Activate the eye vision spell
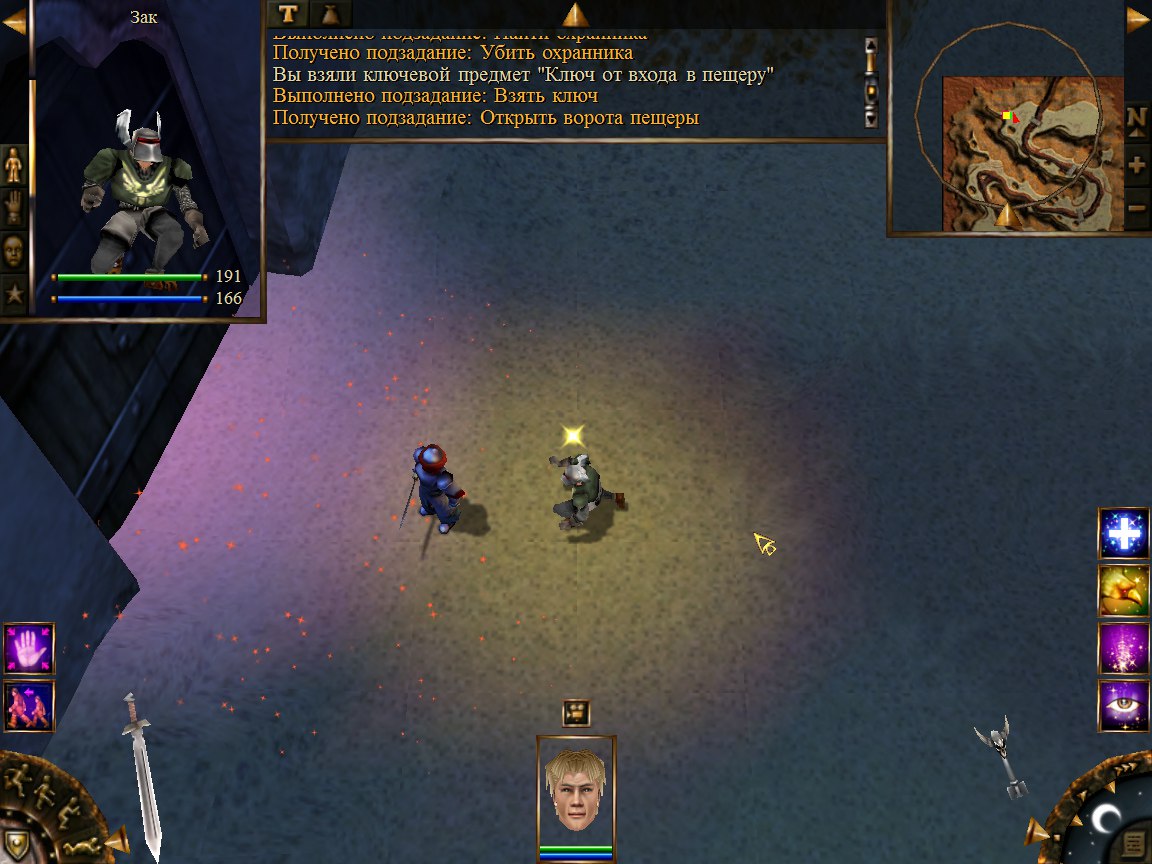 [1124, 706]
